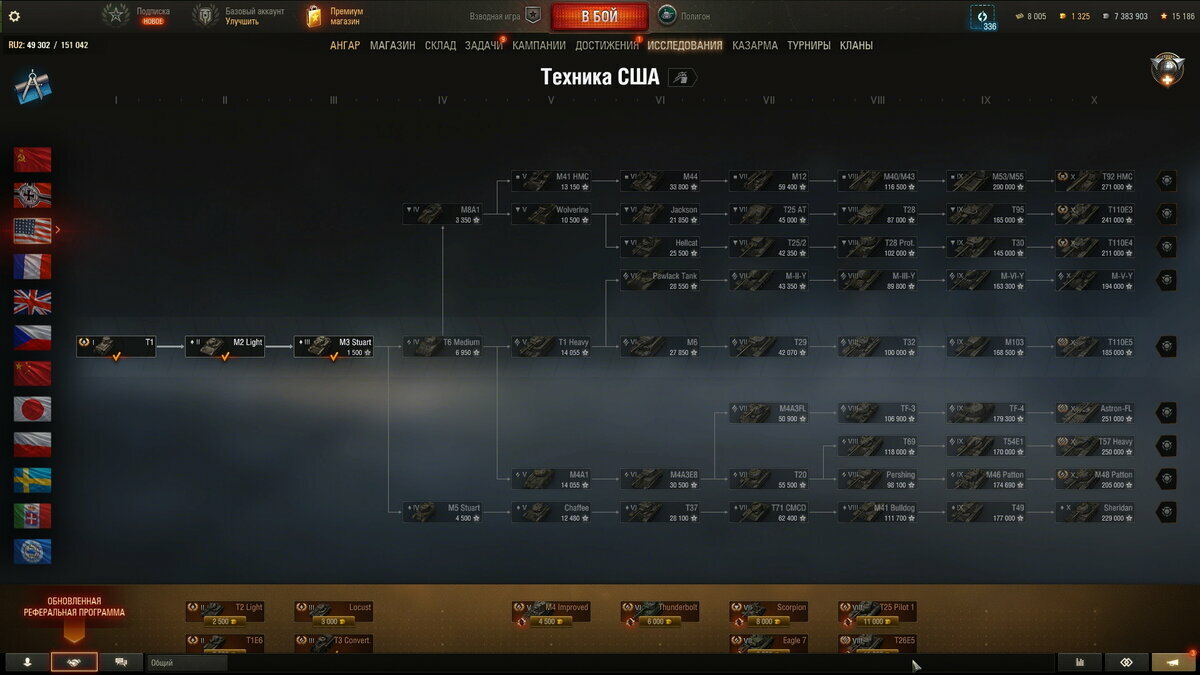Select the Sheridan tier X node
This screenshot has height=675, width=1200.
pos(1095,512)
